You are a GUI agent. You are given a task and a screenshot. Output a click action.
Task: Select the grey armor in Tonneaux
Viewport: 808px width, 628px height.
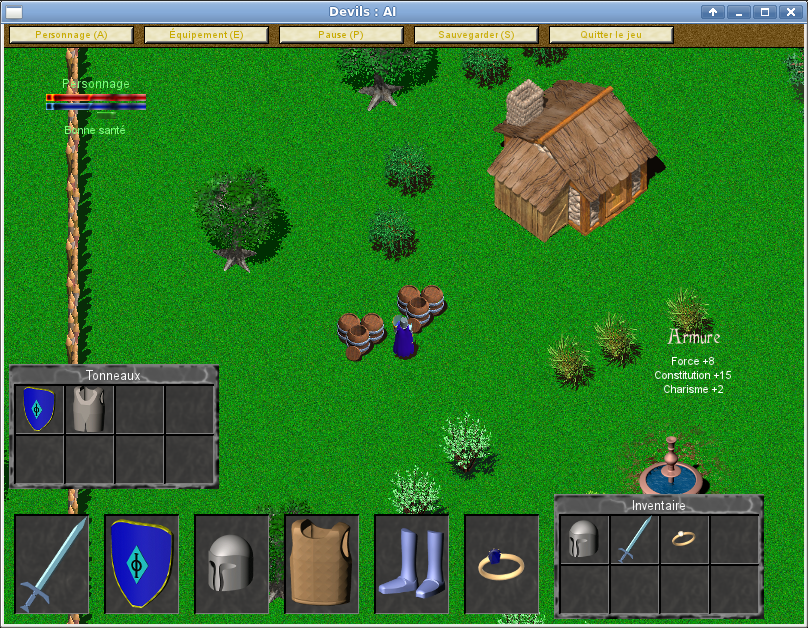point(89,409)
